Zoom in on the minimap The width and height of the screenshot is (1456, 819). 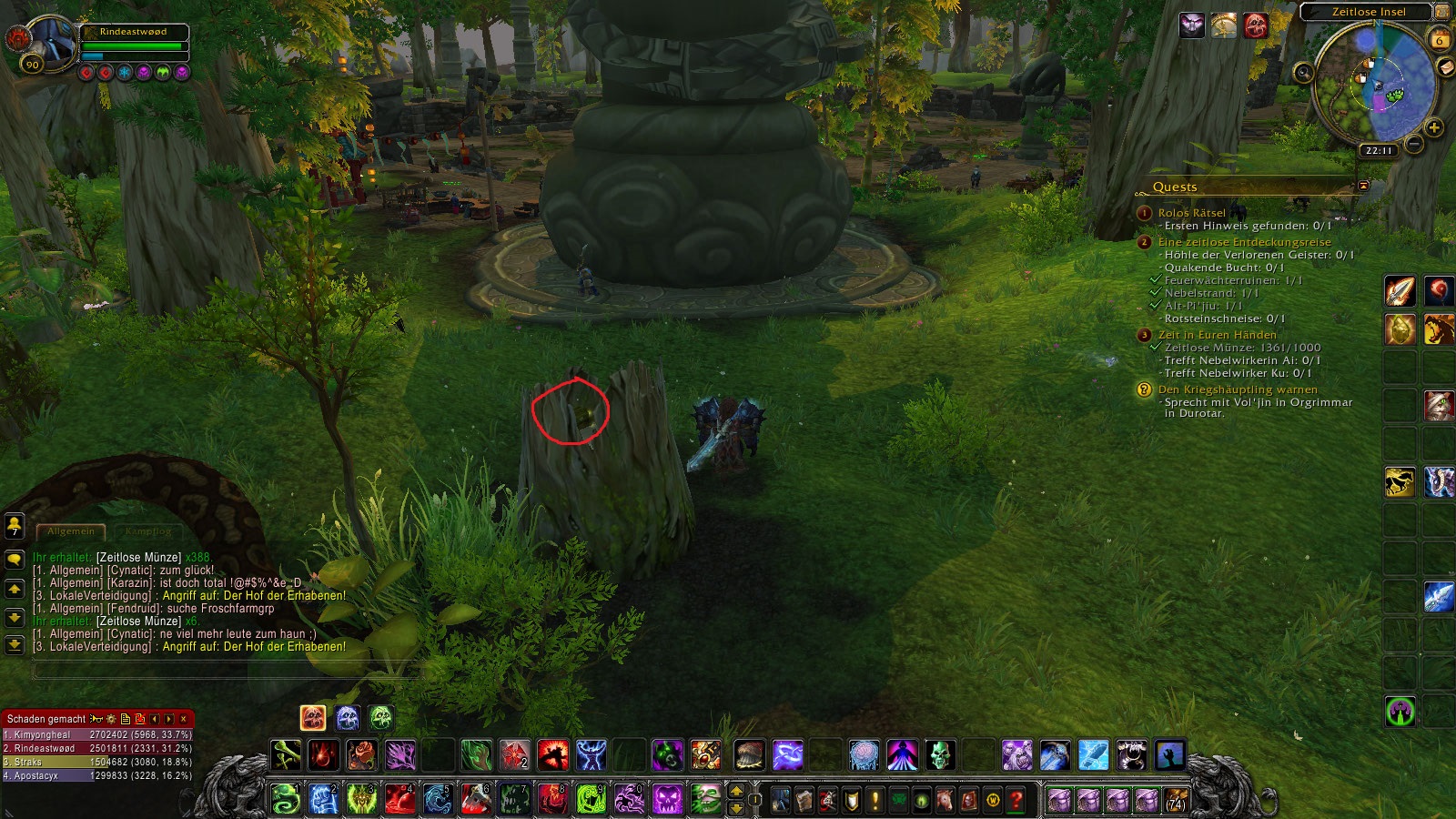coord(1434,128)
